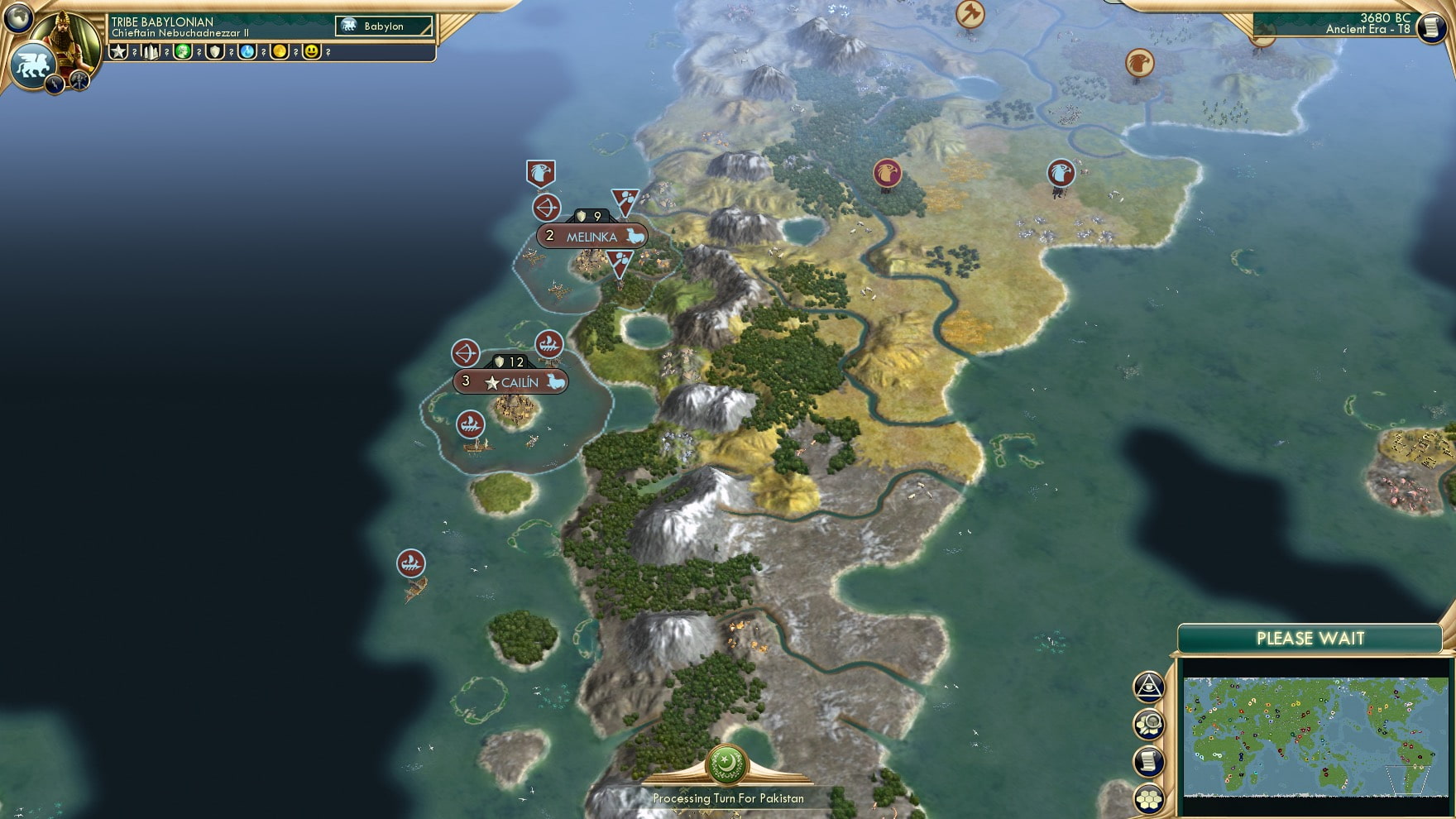Screen dimensions: 1456x819
Task: Open the scroll icon beside the minimap
Action: 1149,762
